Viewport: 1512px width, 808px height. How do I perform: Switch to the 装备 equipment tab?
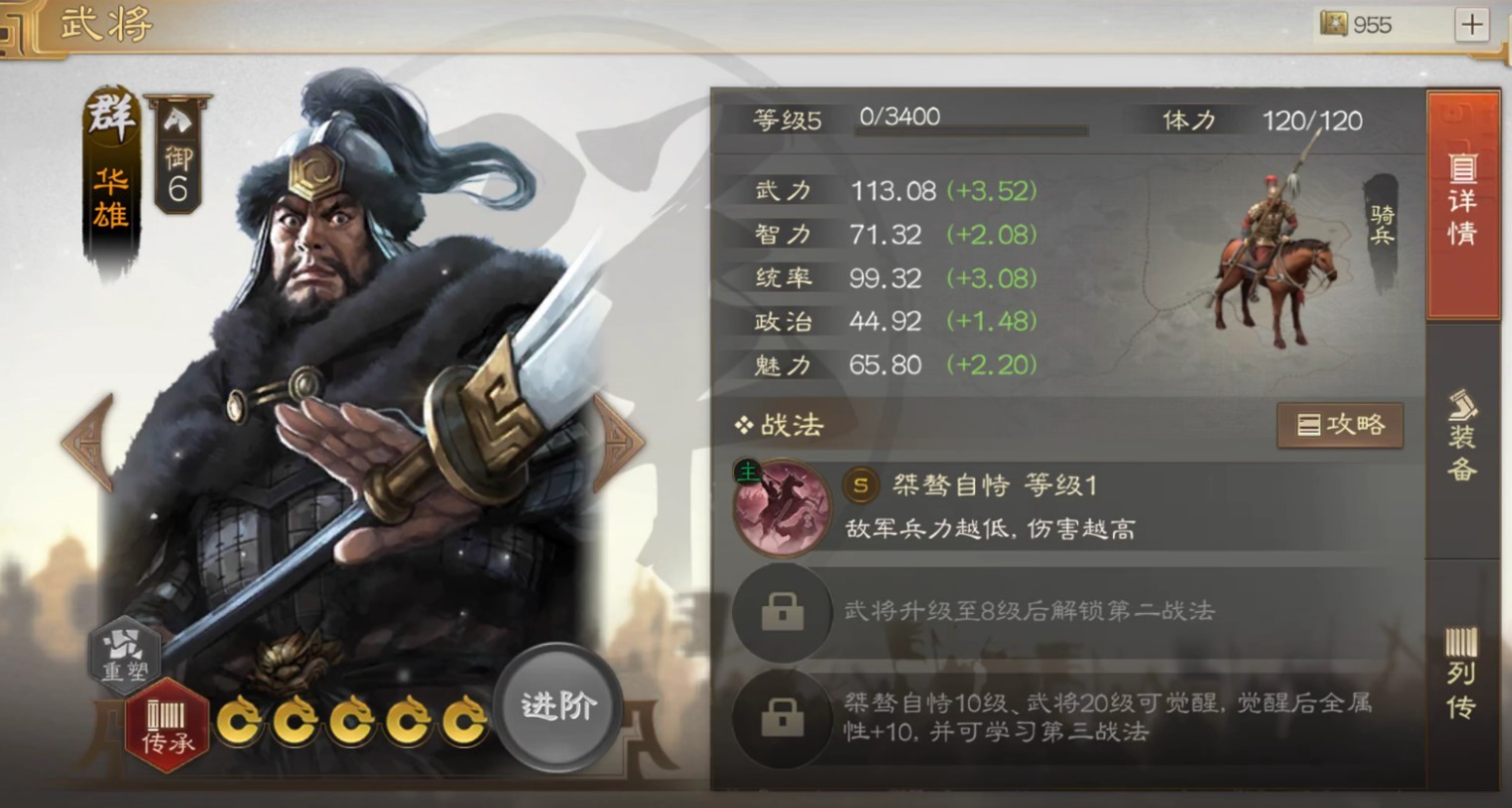pyautogui.click(x=1463, y=438)
